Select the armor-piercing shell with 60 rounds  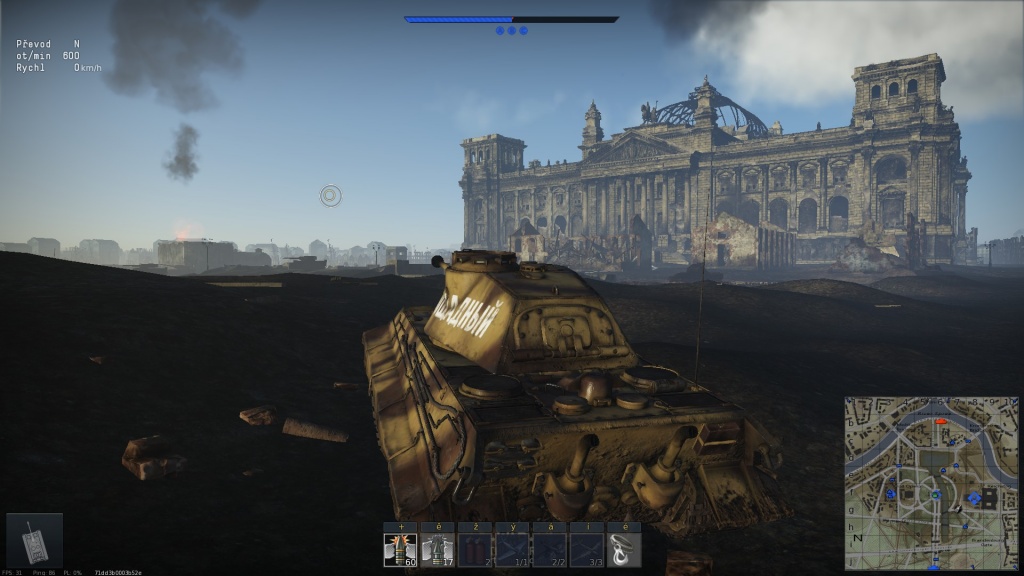(400, 549)
